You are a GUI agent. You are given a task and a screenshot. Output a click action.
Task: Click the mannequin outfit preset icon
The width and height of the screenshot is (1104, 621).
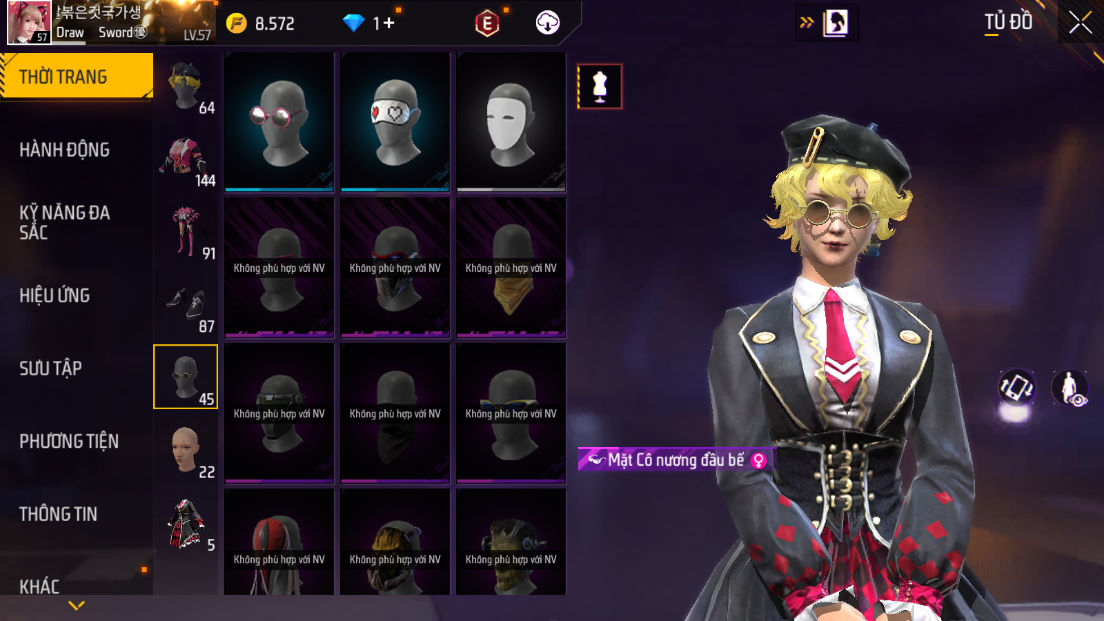pos(600,86)
